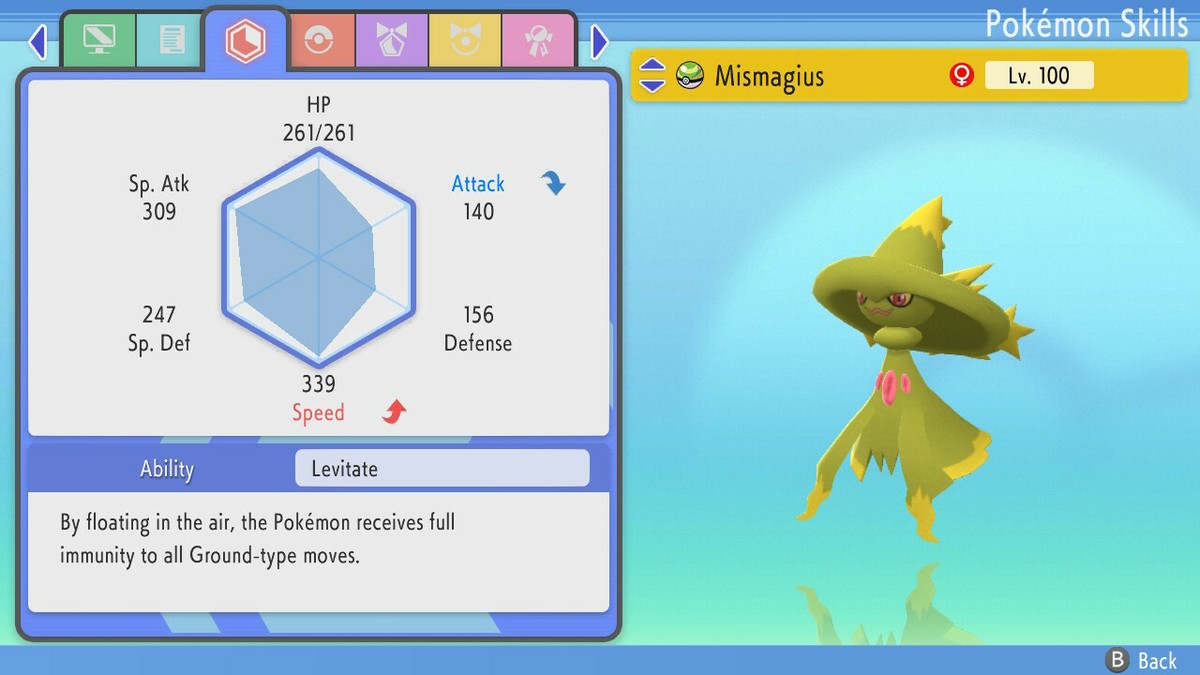The height and width of the screenshot is (675, 1200).
Task: Click the left arrow beside the tabs
Action: click(x=38, y=42)
